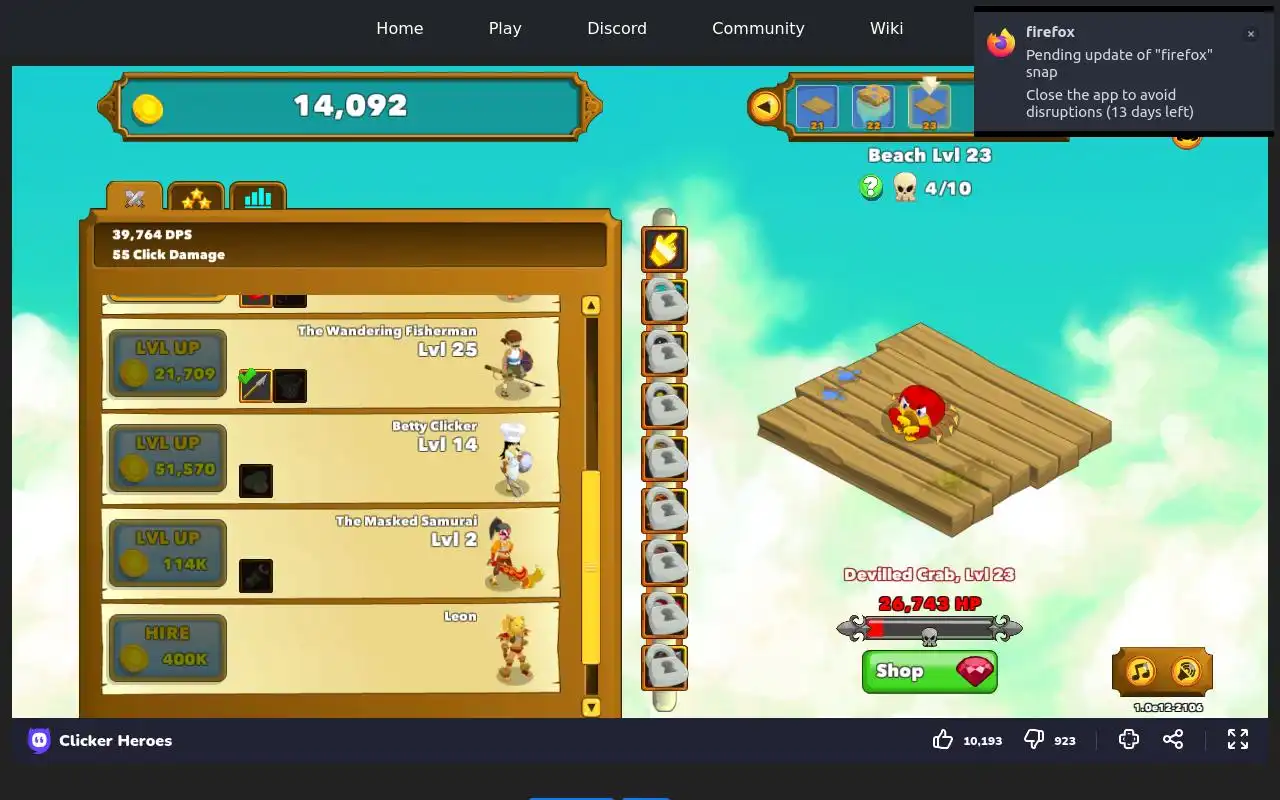Open the gold stars tab
Image resolution: width=1280 pixels, height=800 pixels.
coord(196,198)
